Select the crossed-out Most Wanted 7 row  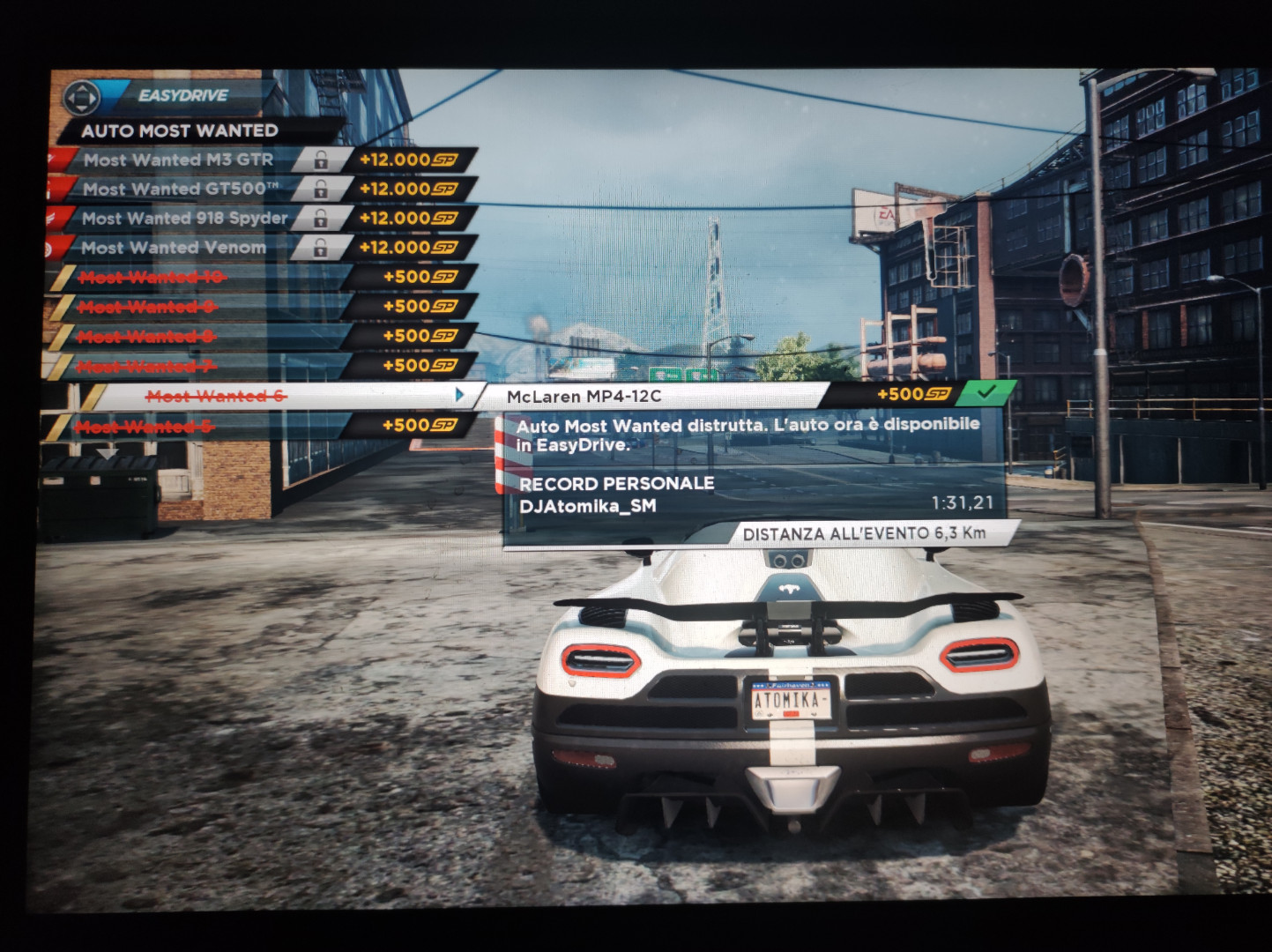click(147, 366)
